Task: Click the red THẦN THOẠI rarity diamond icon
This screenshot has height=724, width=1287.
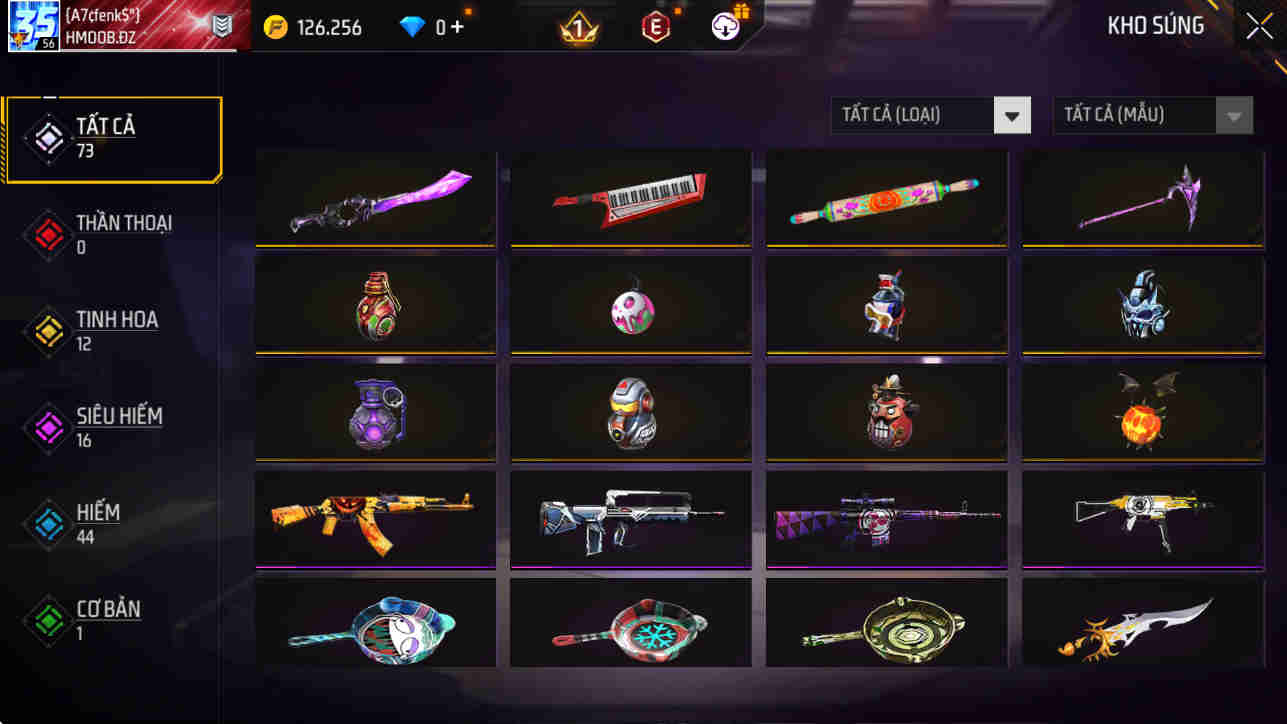Action: (47, 235)
